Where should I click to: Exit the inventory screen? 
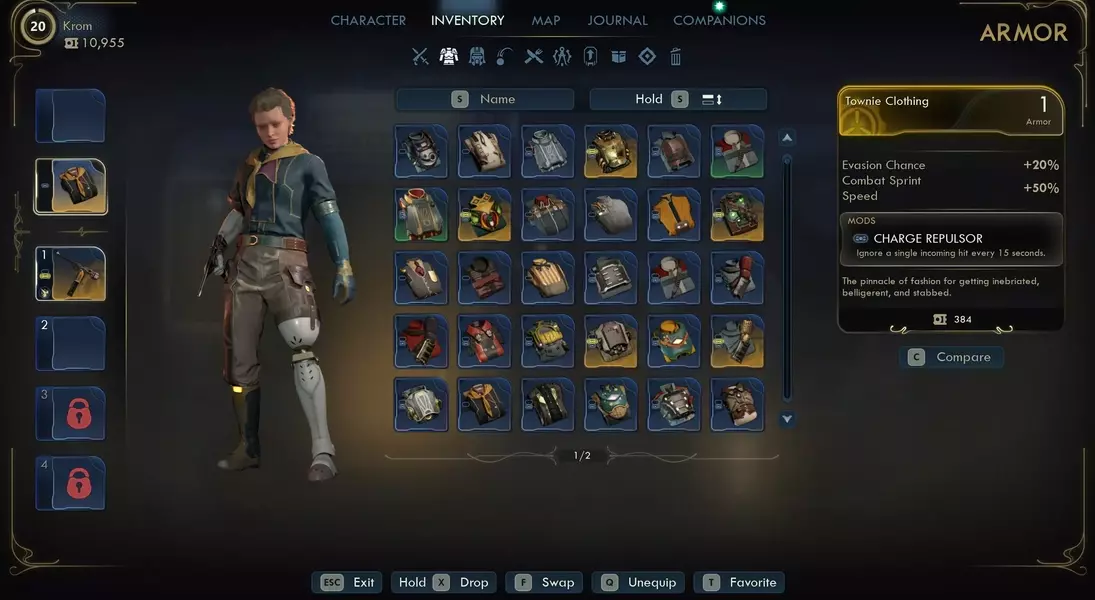point(349,582)
